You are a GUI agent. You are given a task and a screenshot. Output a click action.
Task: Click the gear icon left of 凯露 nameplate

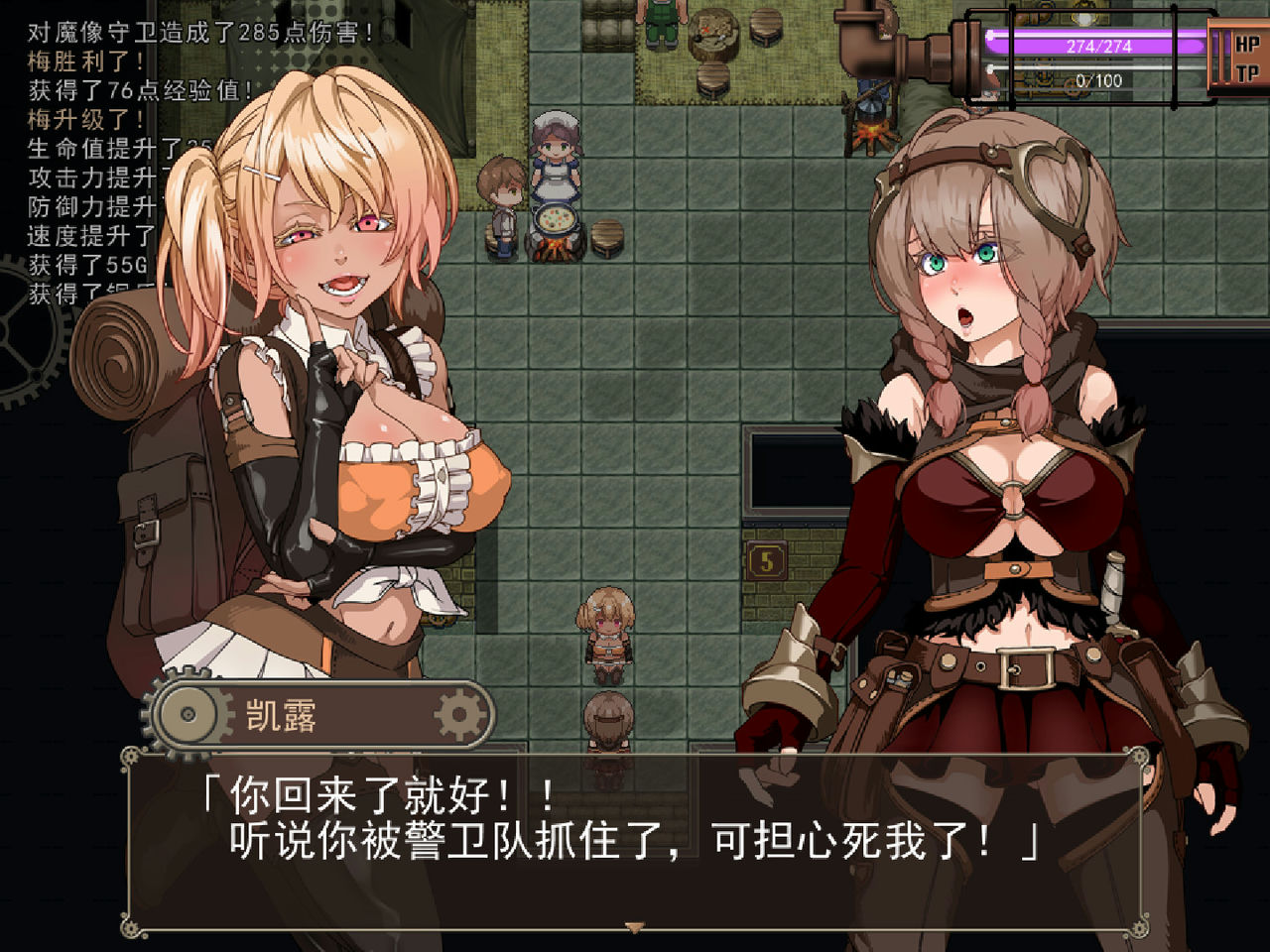pos(189,712)
